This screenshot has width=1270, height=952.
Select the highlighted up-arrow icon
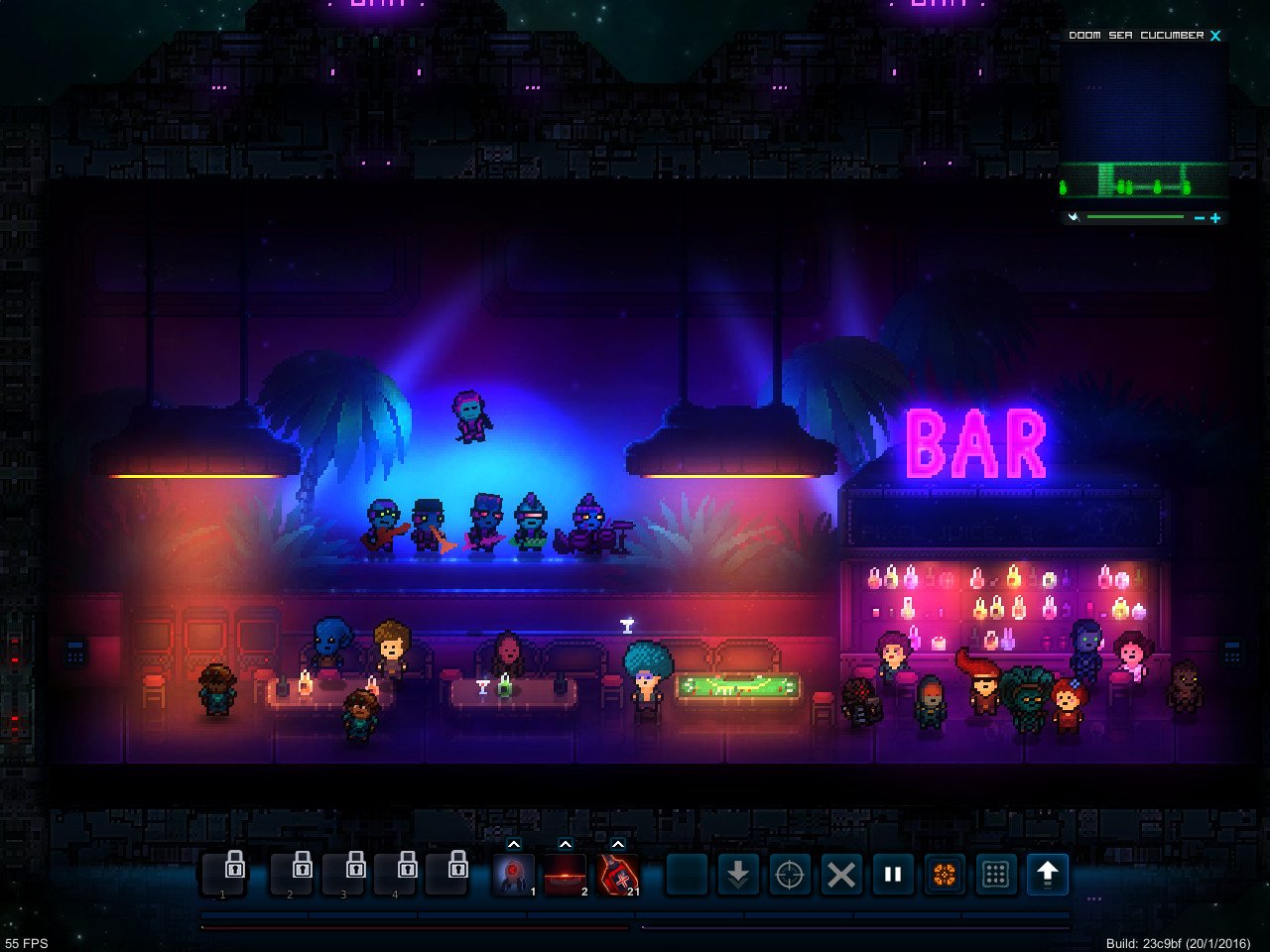pyautogui.click(x=1049, y=874)
